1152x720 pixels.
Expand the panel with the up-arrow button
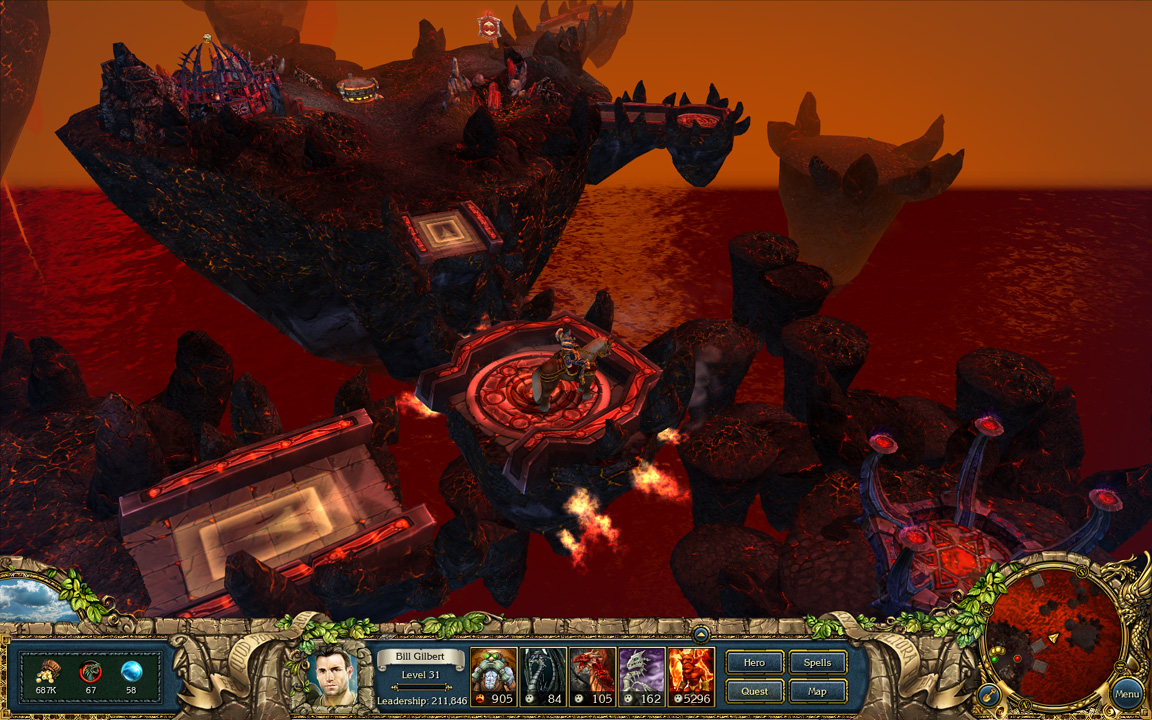pos(702,633)
